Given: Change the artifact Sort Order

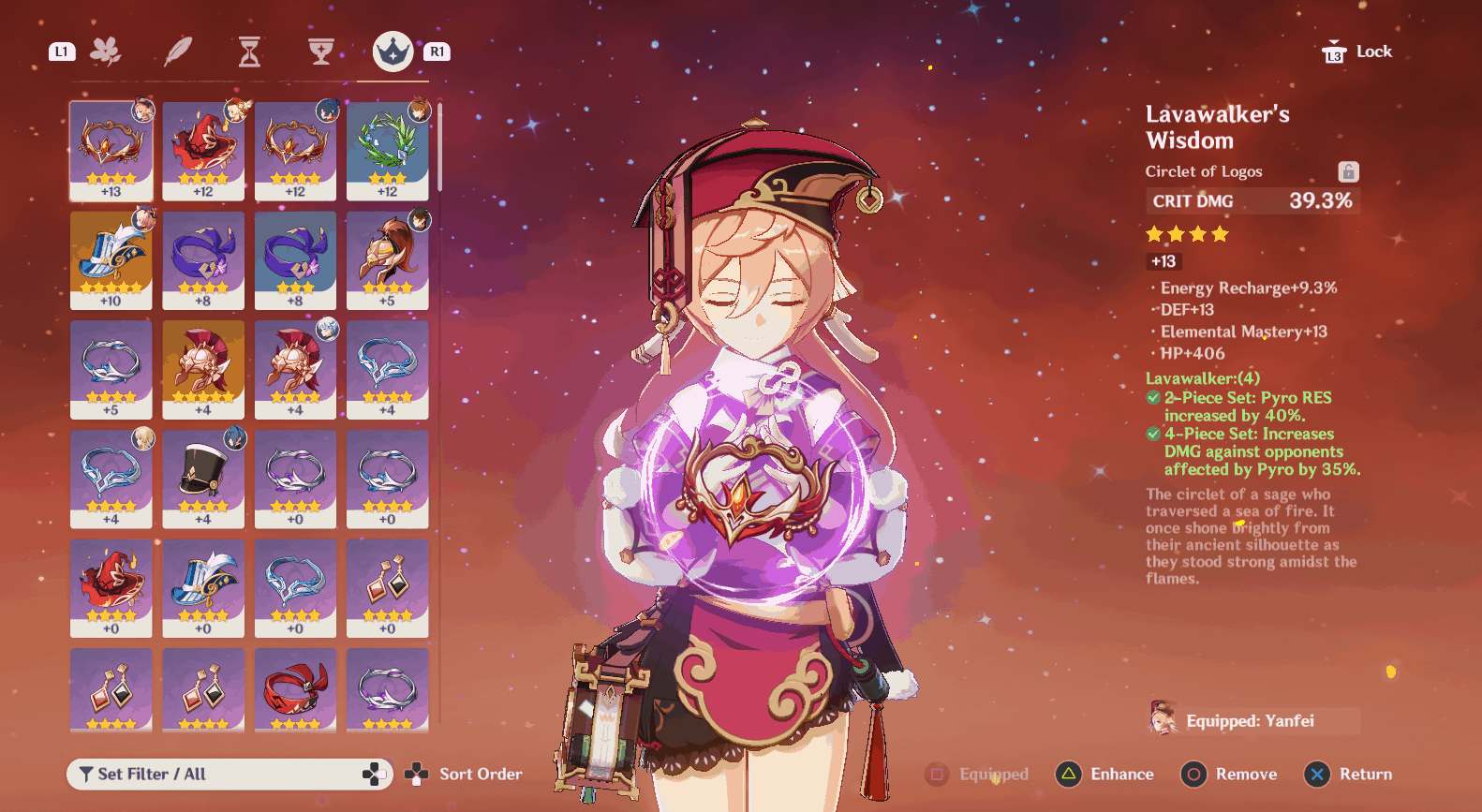Looking at the screenshot, I should [464, 775].
